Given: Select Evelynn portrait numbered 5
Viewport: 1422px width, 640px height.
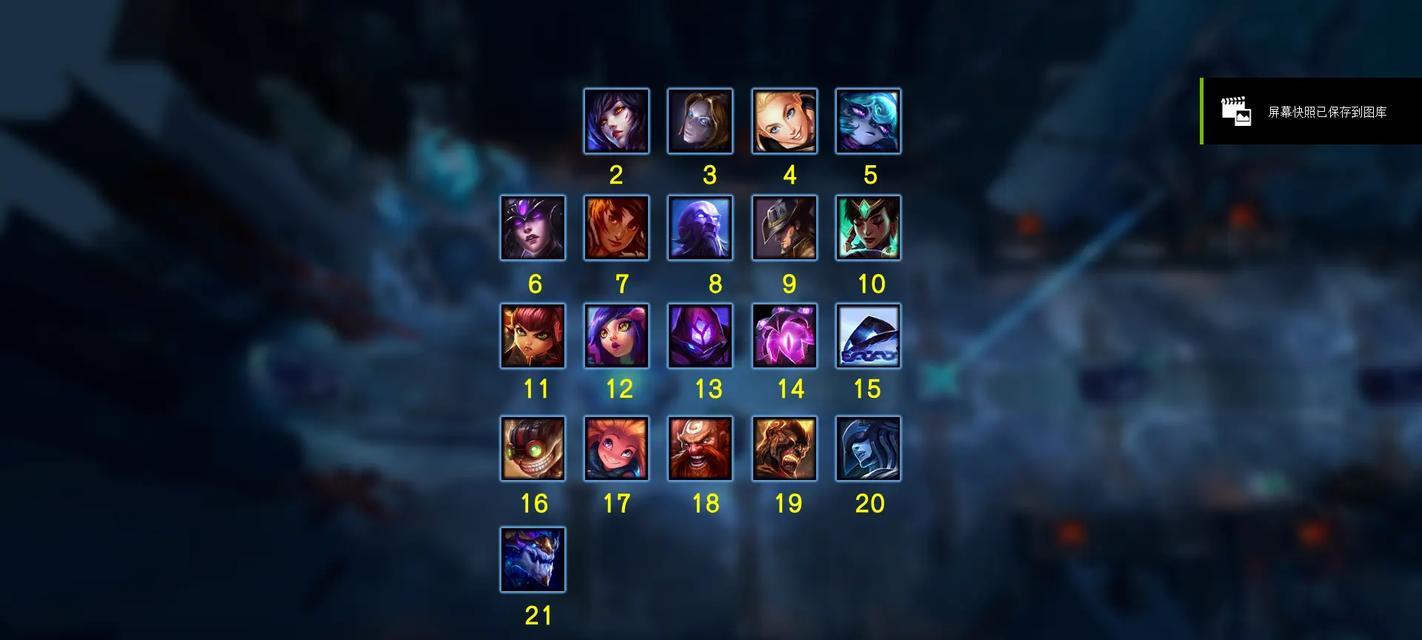Looking at the screenshot, I should click(868, 121).
